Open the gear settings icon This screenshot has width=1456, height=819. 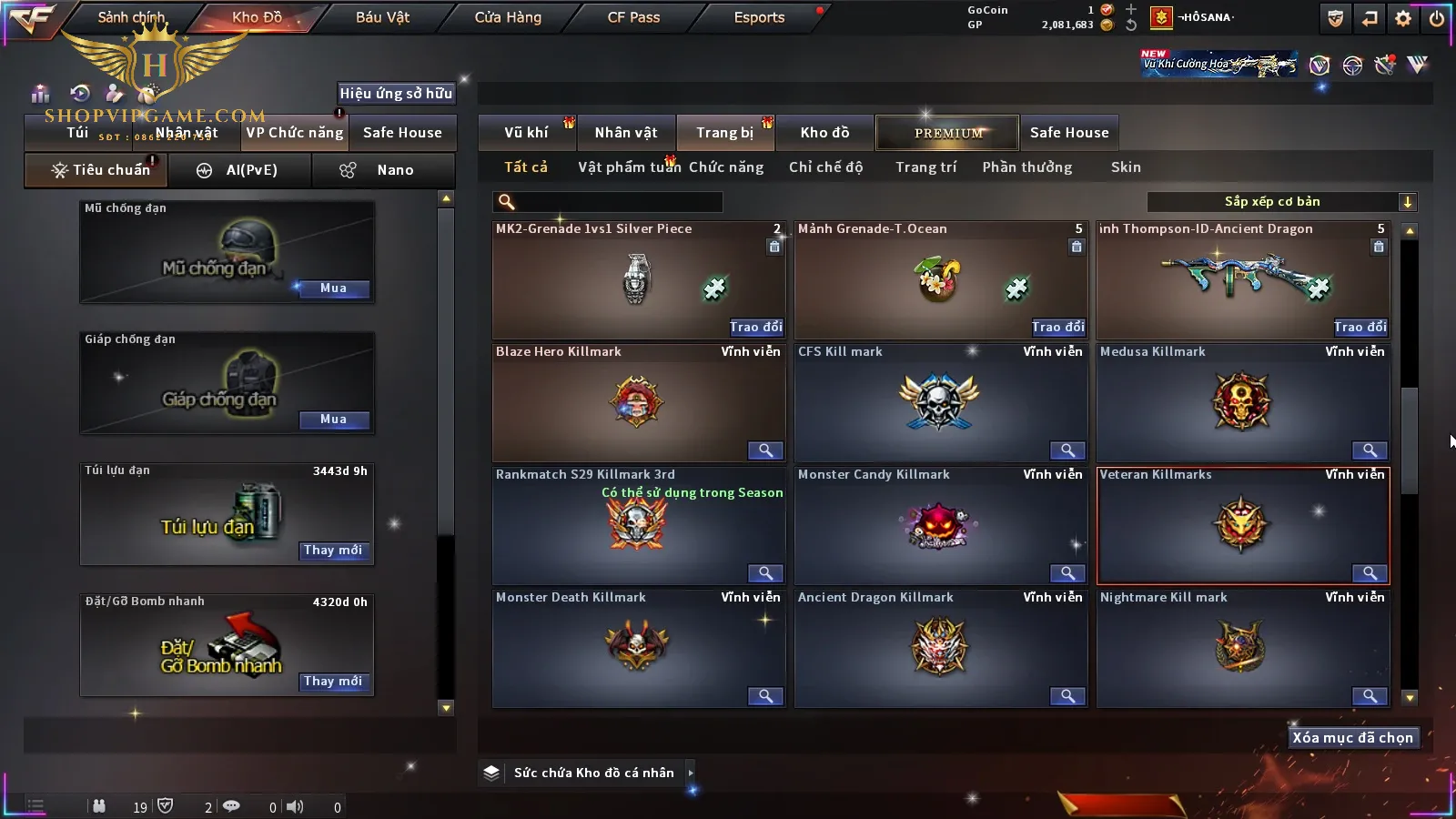click(1403, 18)
